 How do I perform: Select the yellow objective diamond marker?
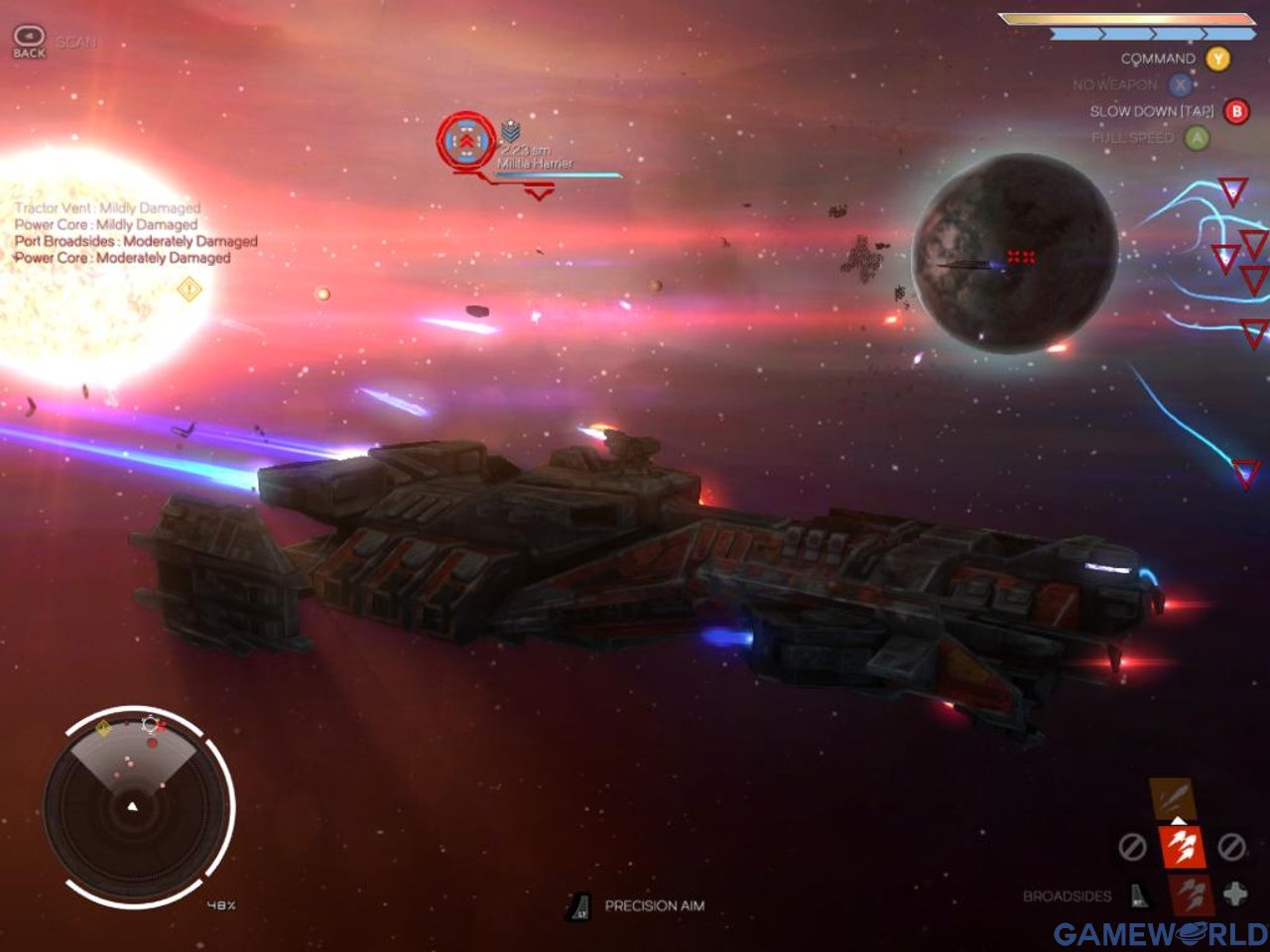189,289
